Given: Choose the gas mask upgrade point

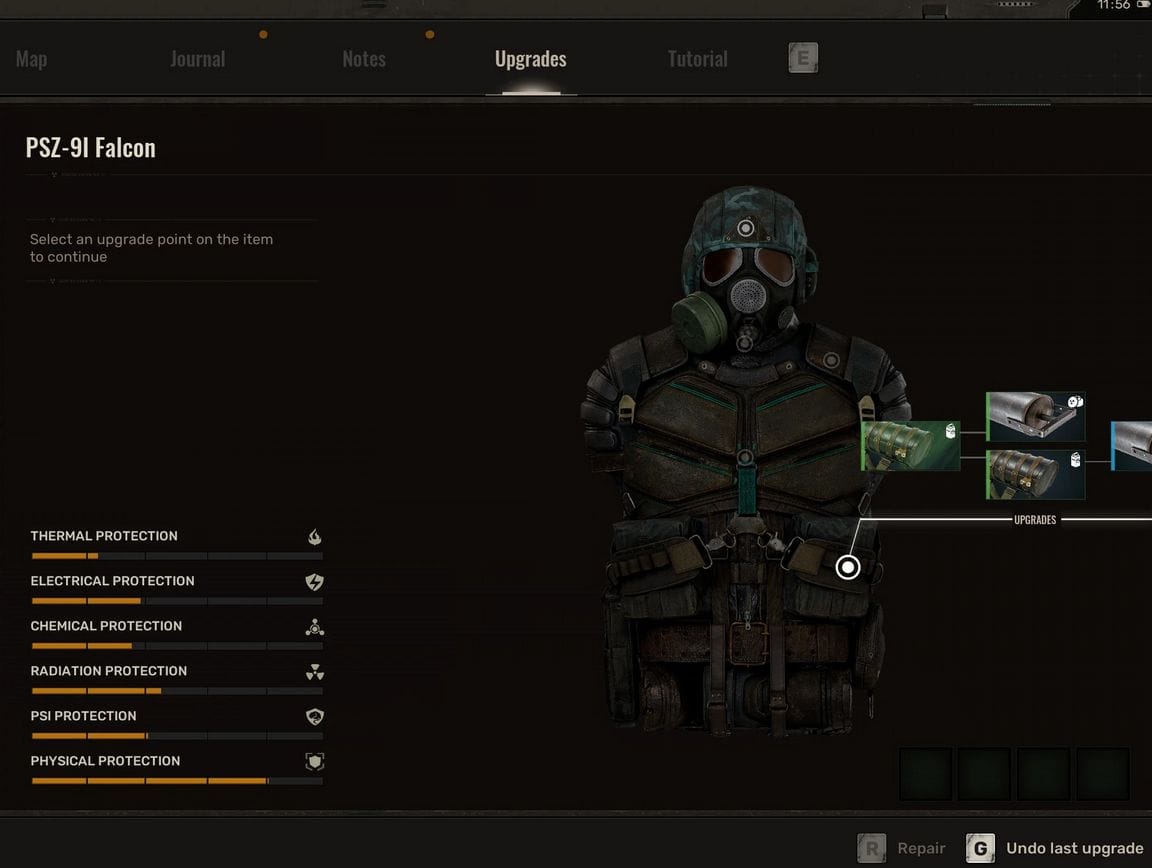Looking at the screenshot, I should (x=745, y=344).
